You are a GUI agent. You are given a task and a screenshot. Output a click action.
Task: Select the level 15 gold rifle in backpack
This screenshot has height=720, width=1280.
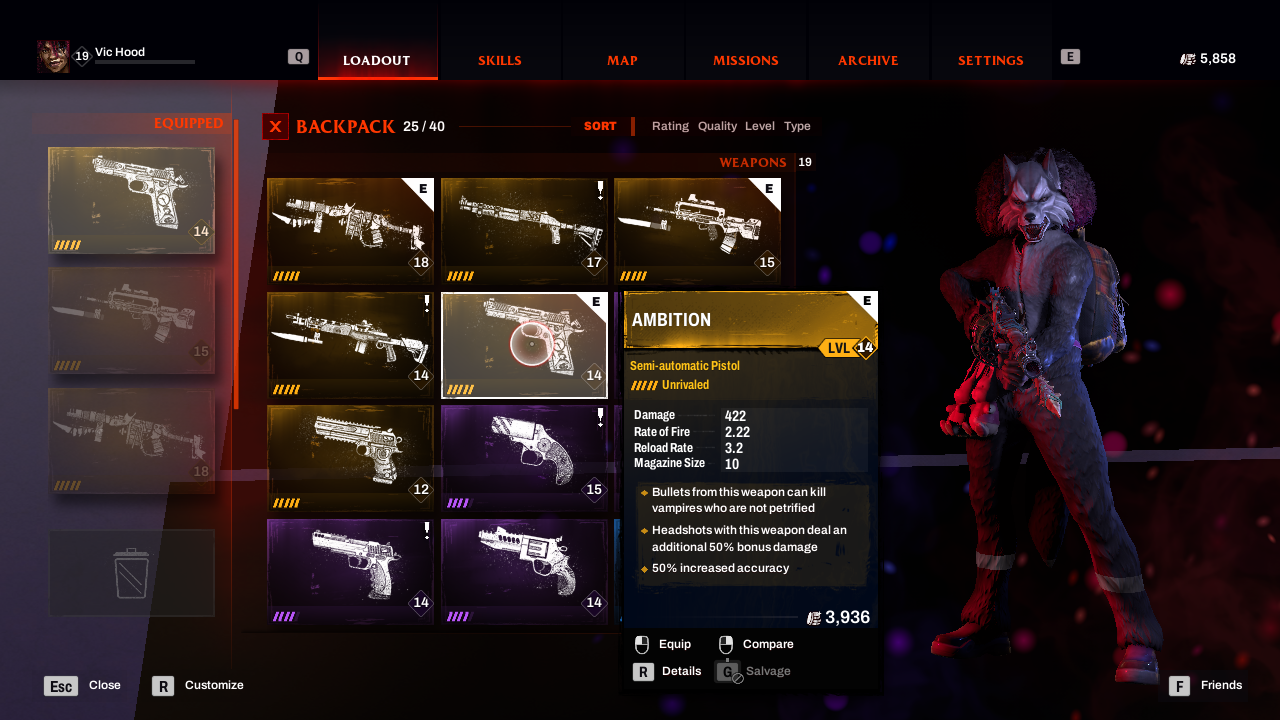click(x=697, y=231)
